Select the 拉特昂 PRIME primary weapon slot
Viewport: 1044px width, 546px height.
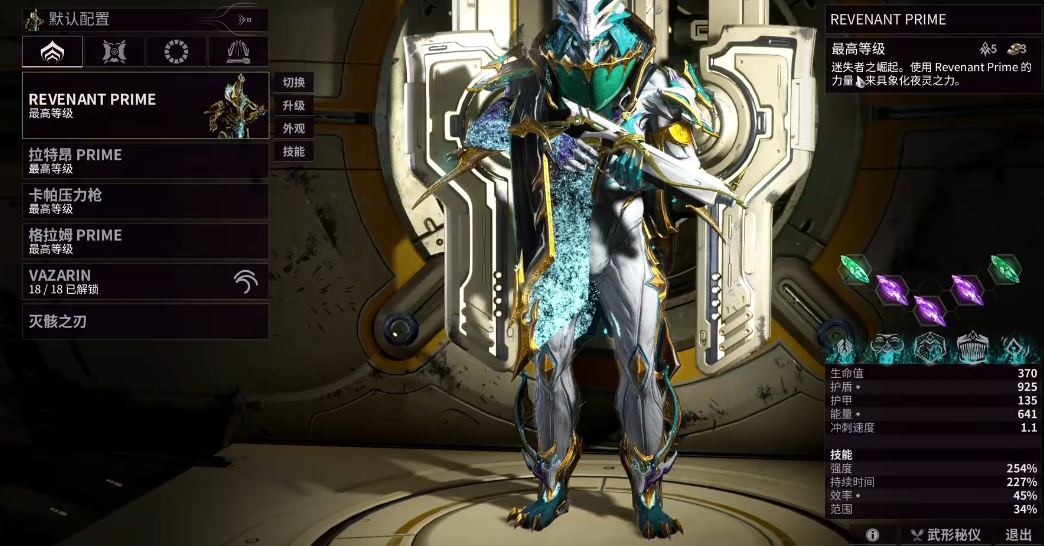tap(146, 160)
